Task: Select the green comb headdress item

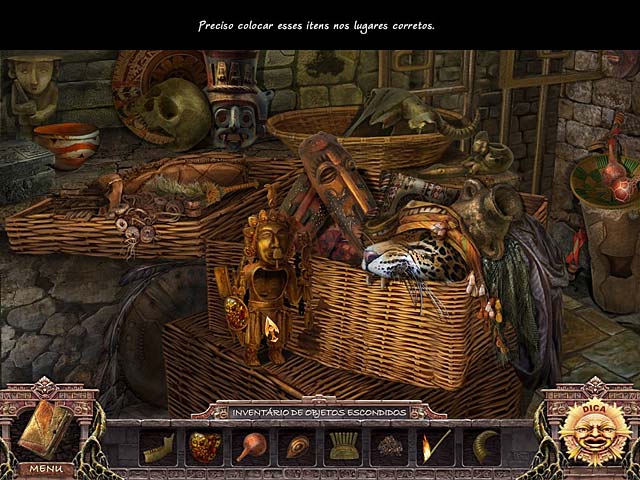Action: point(343,447)
